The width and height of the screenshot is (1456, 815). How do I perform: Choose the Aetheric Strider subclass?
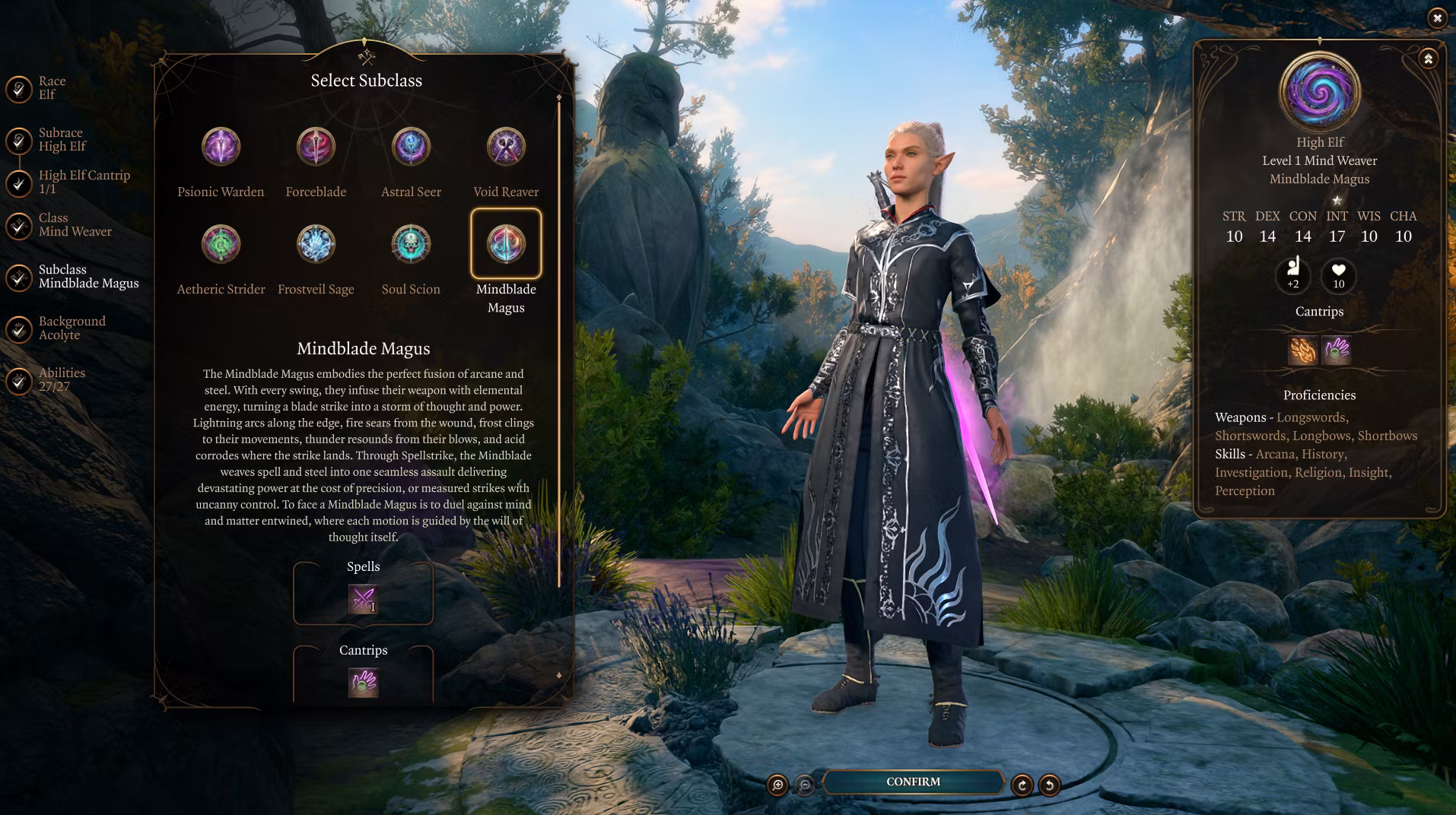click(221, 244)
